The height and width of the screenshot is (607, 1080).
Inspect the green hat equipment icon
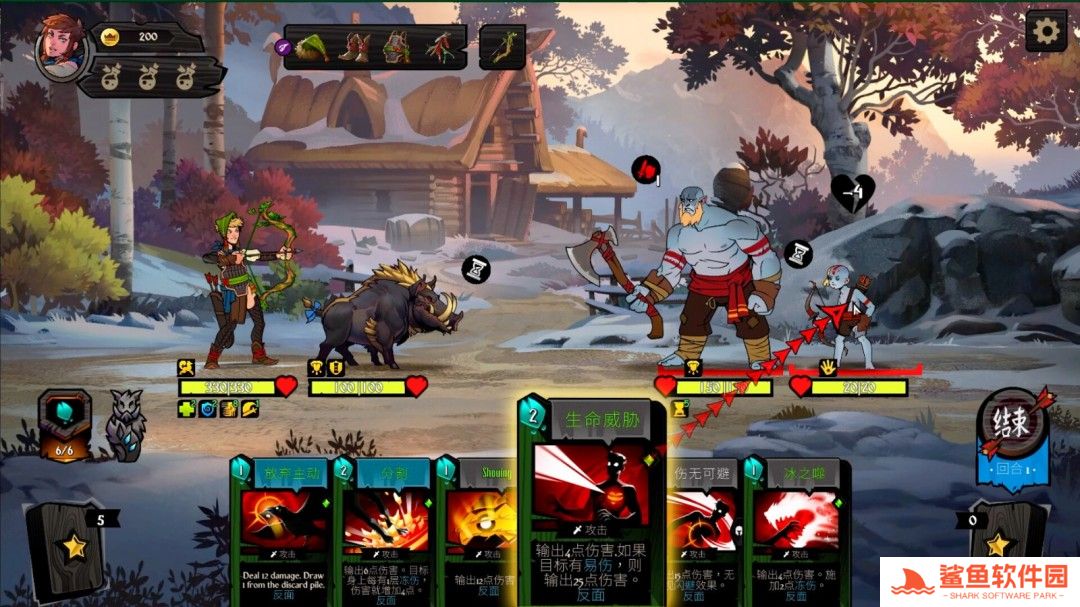[x=313, y=46]
